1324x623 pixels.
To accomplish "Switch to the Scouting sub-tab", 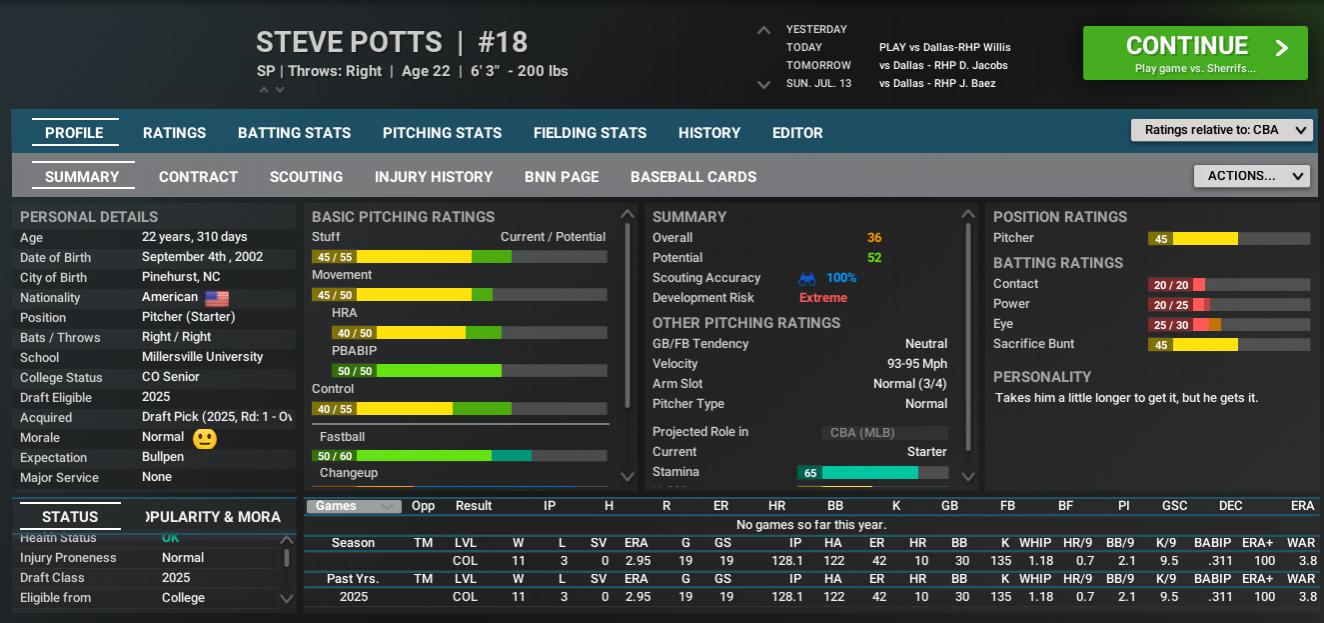I will pos(306,177).
